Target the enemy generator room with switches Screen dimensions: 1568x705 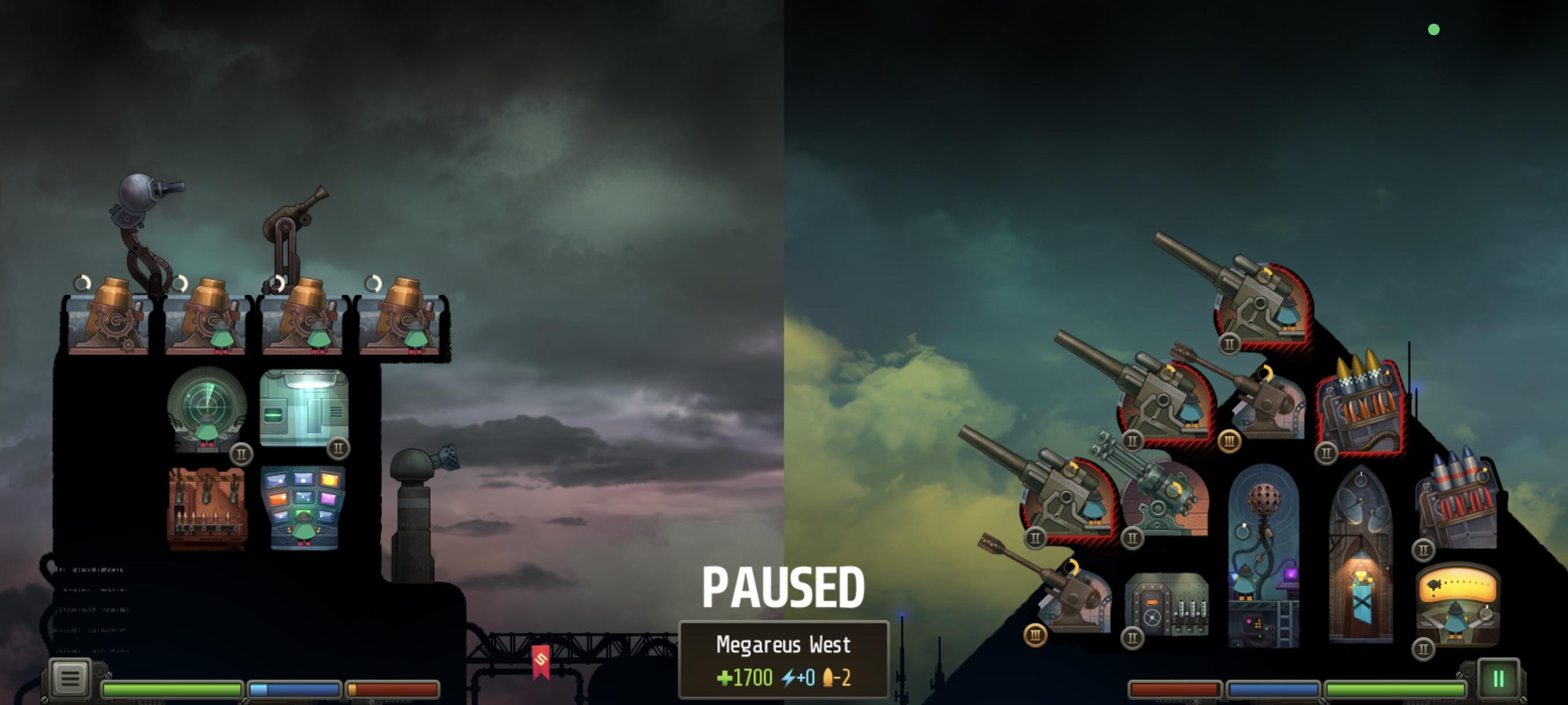point(1166,604)
